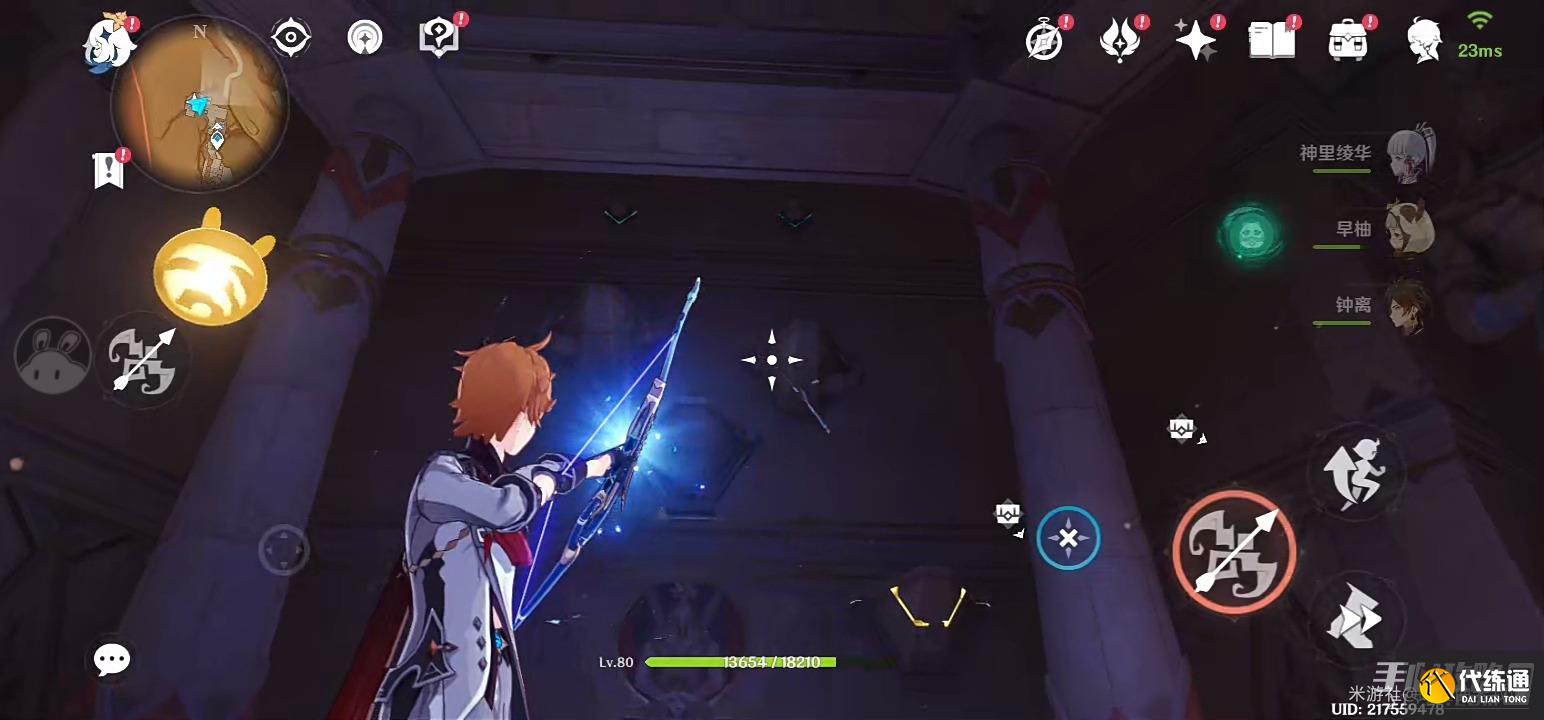Toggle the rabbit gadget quick-slot

52,355
